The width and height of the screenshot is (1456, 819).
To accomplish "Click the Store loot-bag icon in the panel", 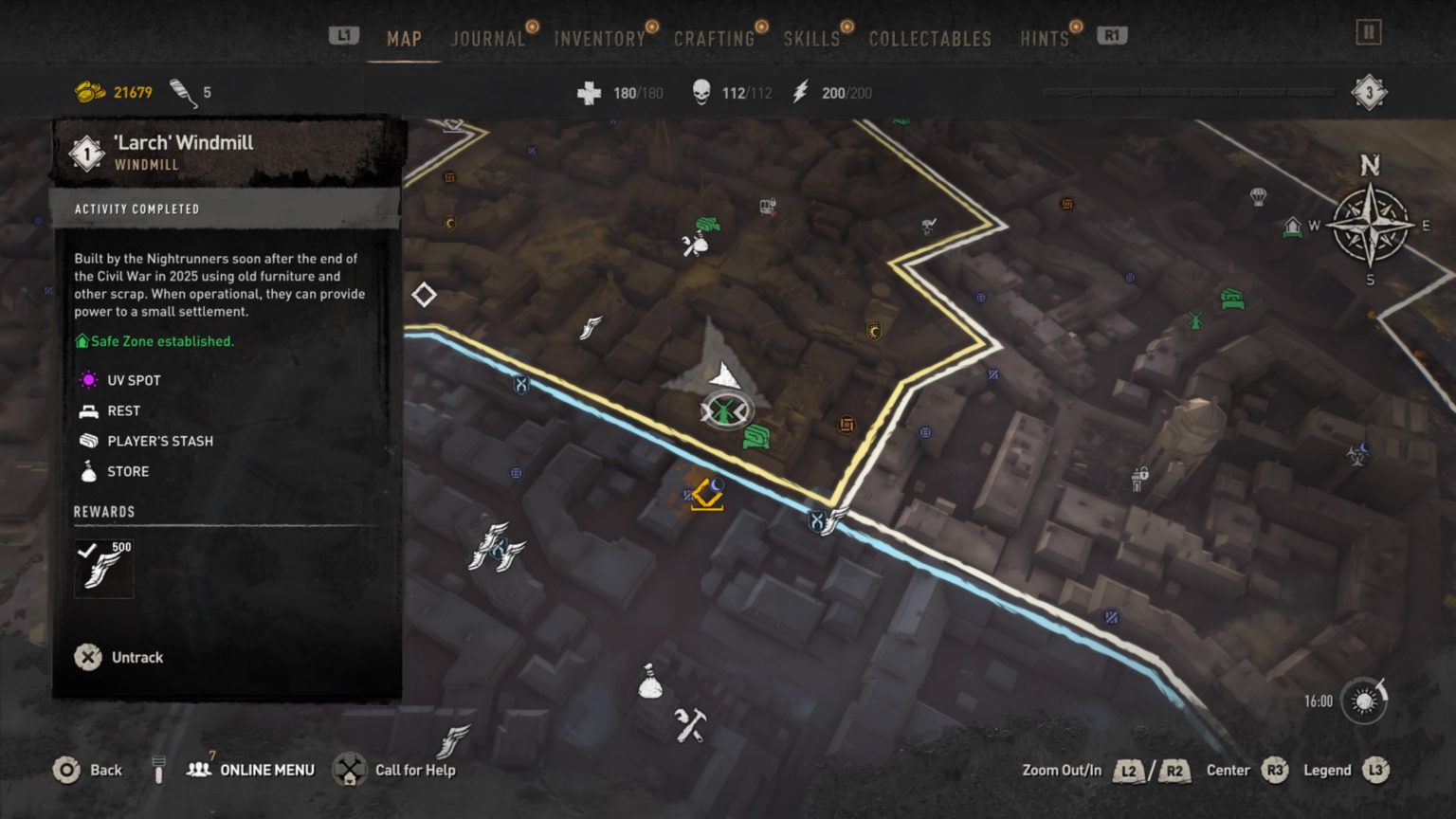I will (x=88, y=471).
